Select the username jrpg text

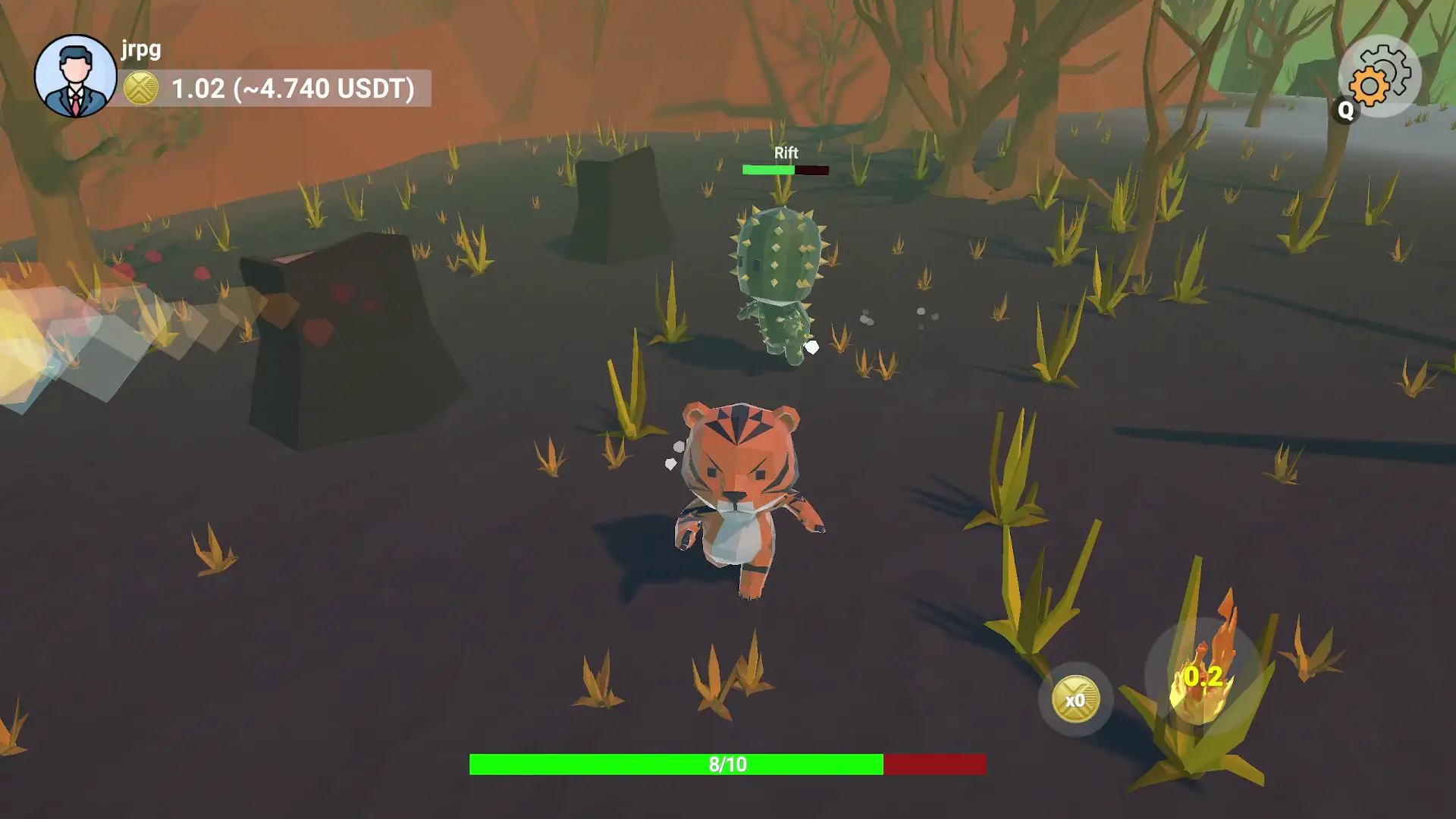pyautogui.click(x=139, y=50)
